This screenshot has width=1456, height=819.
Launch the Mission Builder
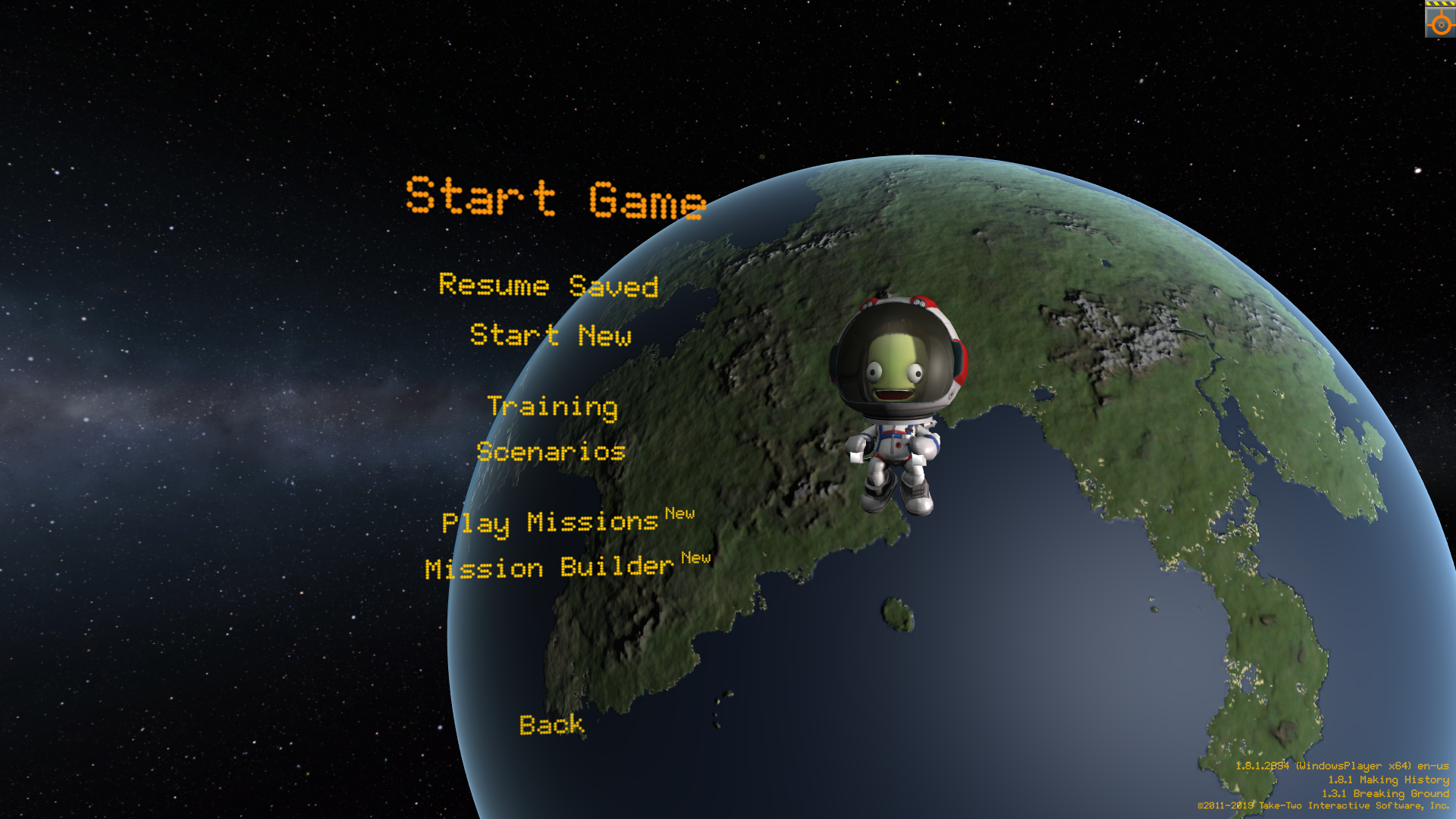tap(548, 569)
